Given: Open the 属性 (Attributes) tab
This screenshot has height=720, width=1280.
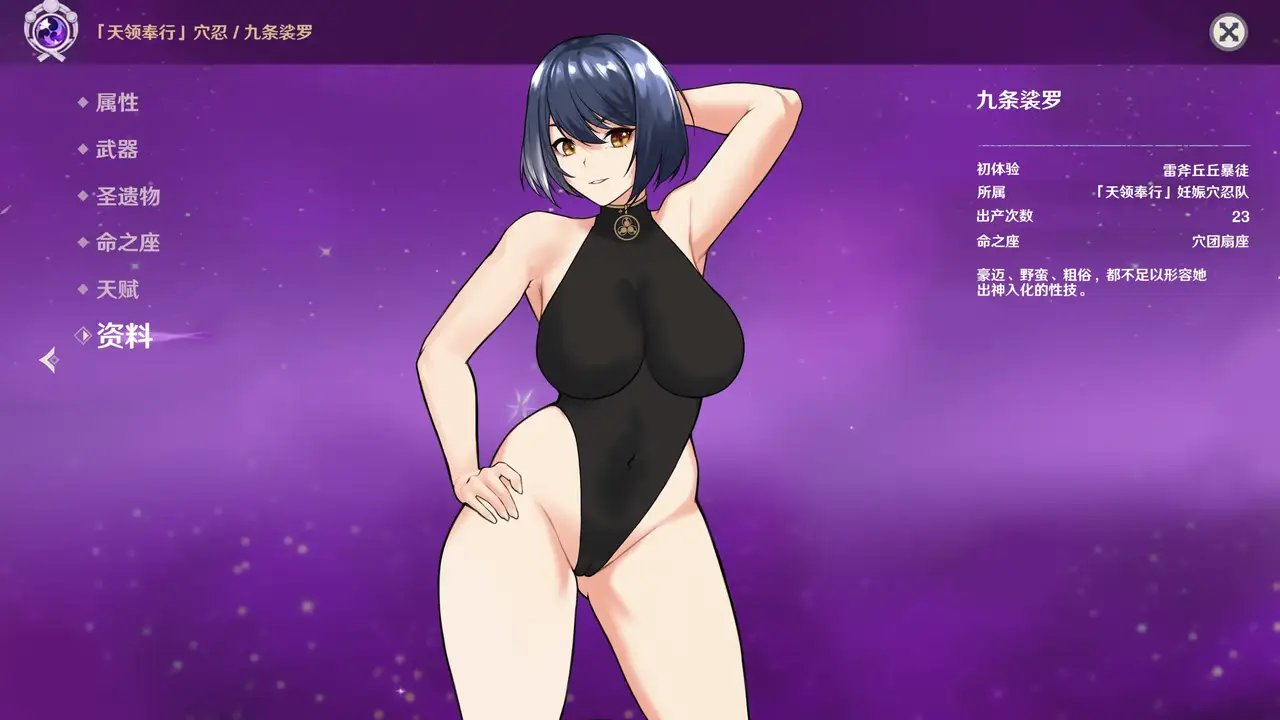Looking at the screenshot, I should coord(116,102).
